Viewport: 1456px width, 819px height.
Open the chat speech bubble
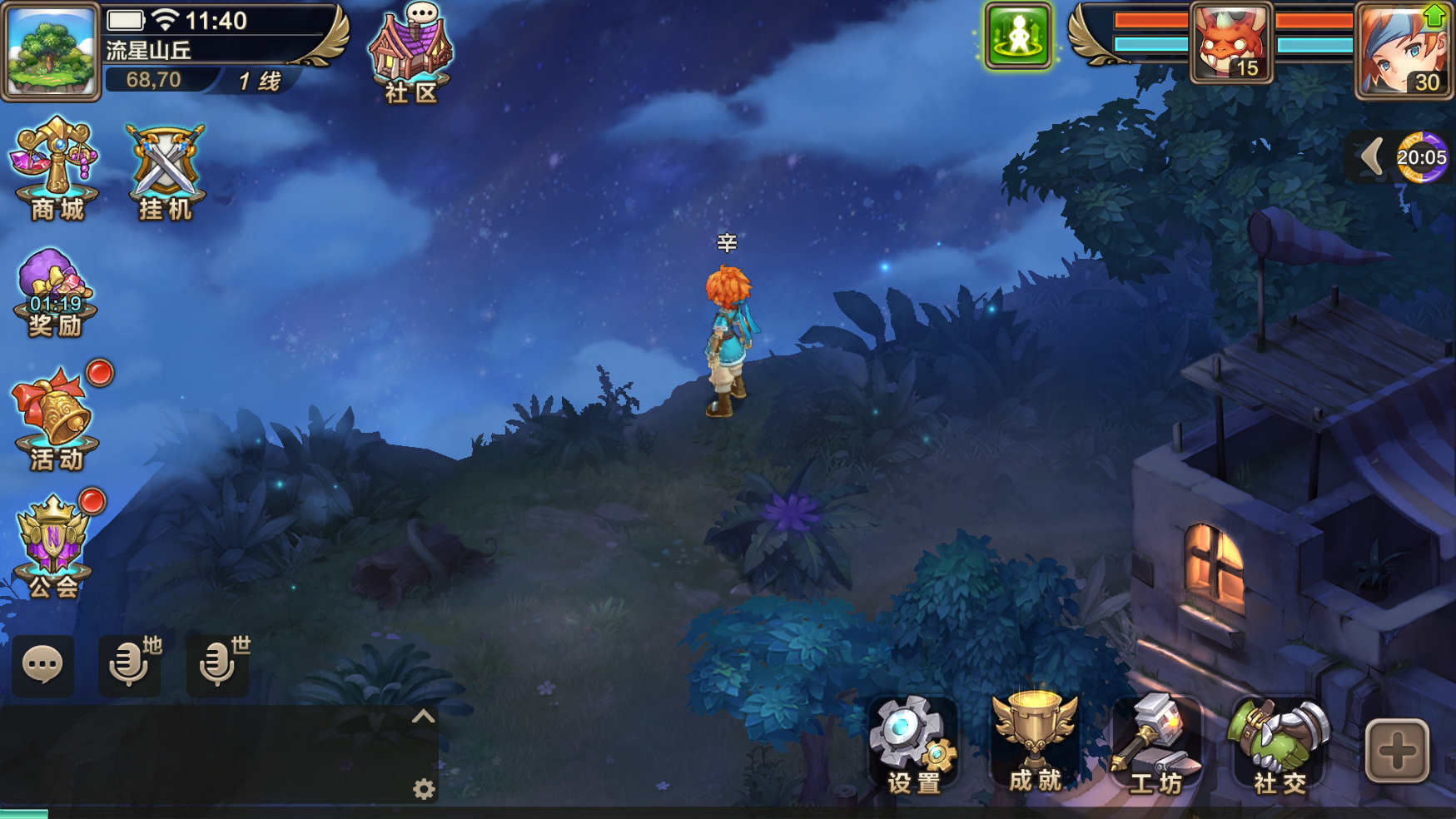coord(42,665)
